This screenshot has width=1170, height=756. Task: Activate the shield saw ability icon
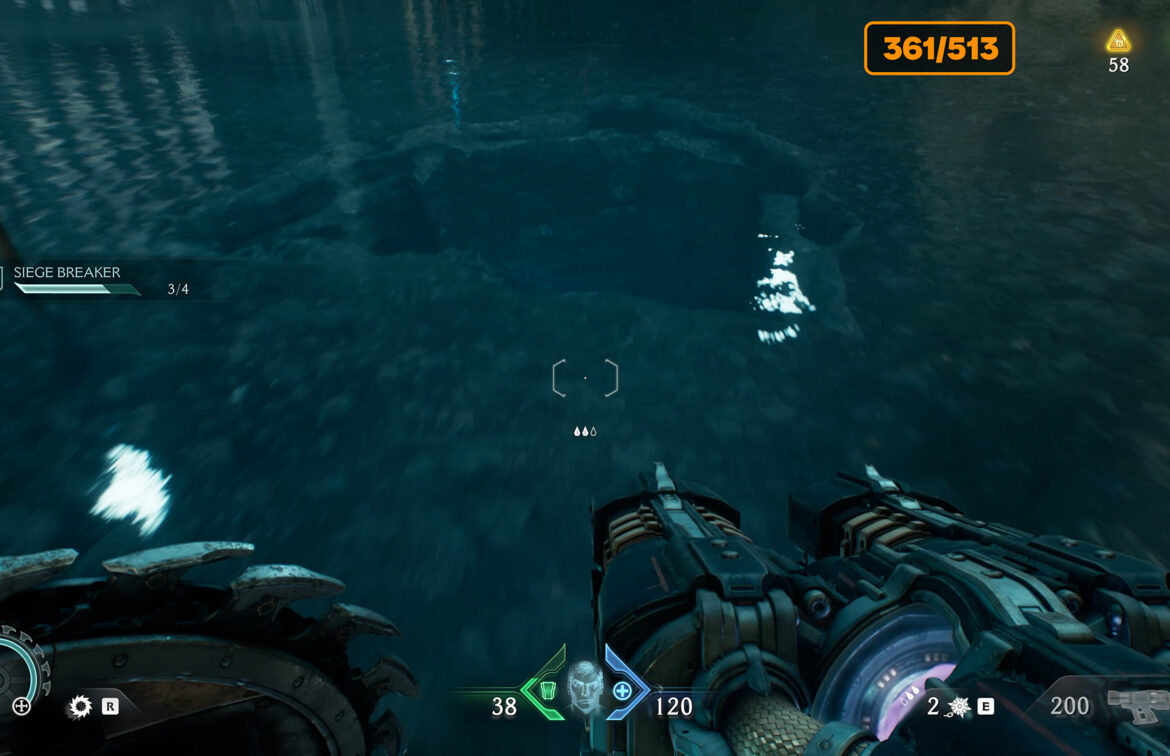[79, 707]
